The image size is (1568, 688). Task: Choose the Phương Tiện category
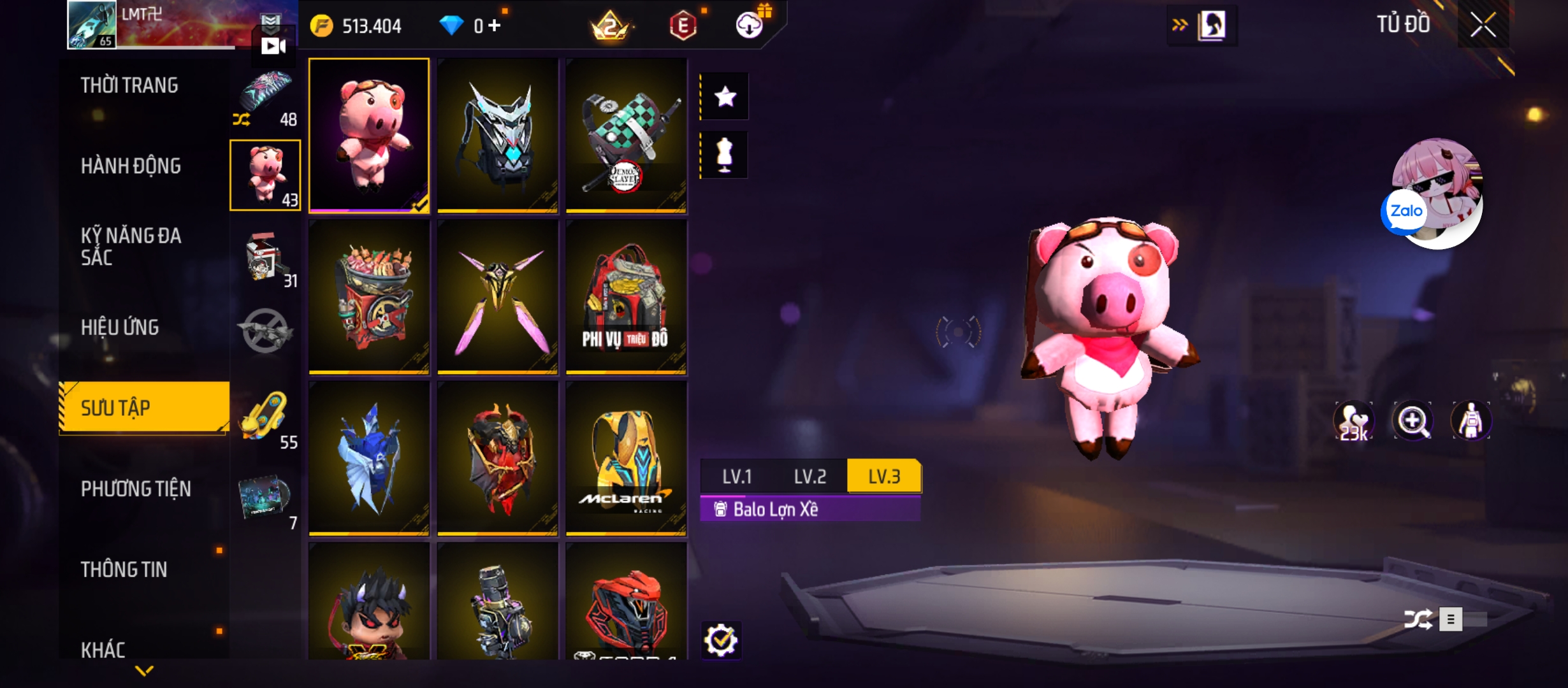(136, 489)
